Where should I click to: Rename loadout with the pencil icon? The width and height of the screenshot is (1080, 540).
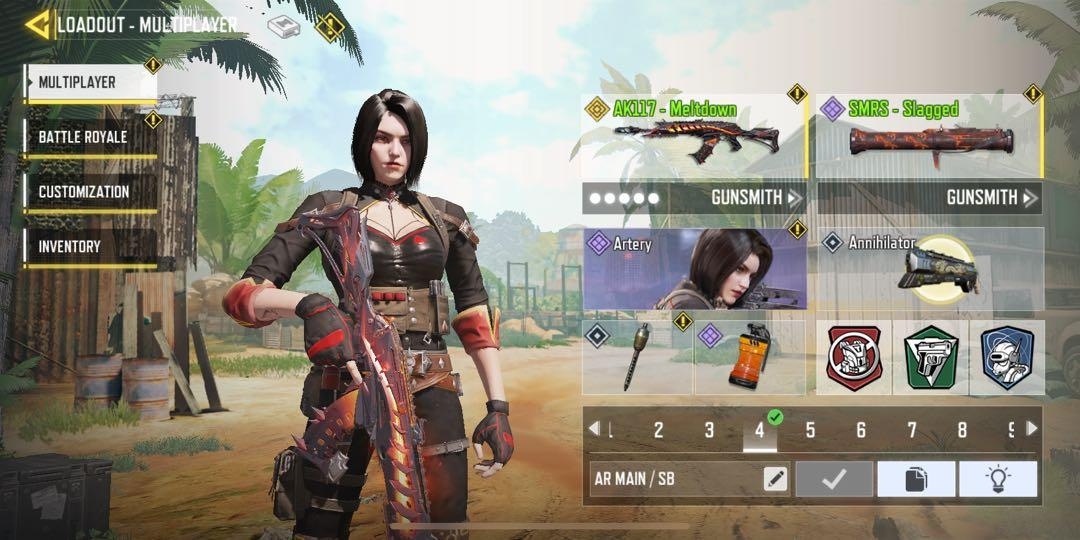click(775, 479)
